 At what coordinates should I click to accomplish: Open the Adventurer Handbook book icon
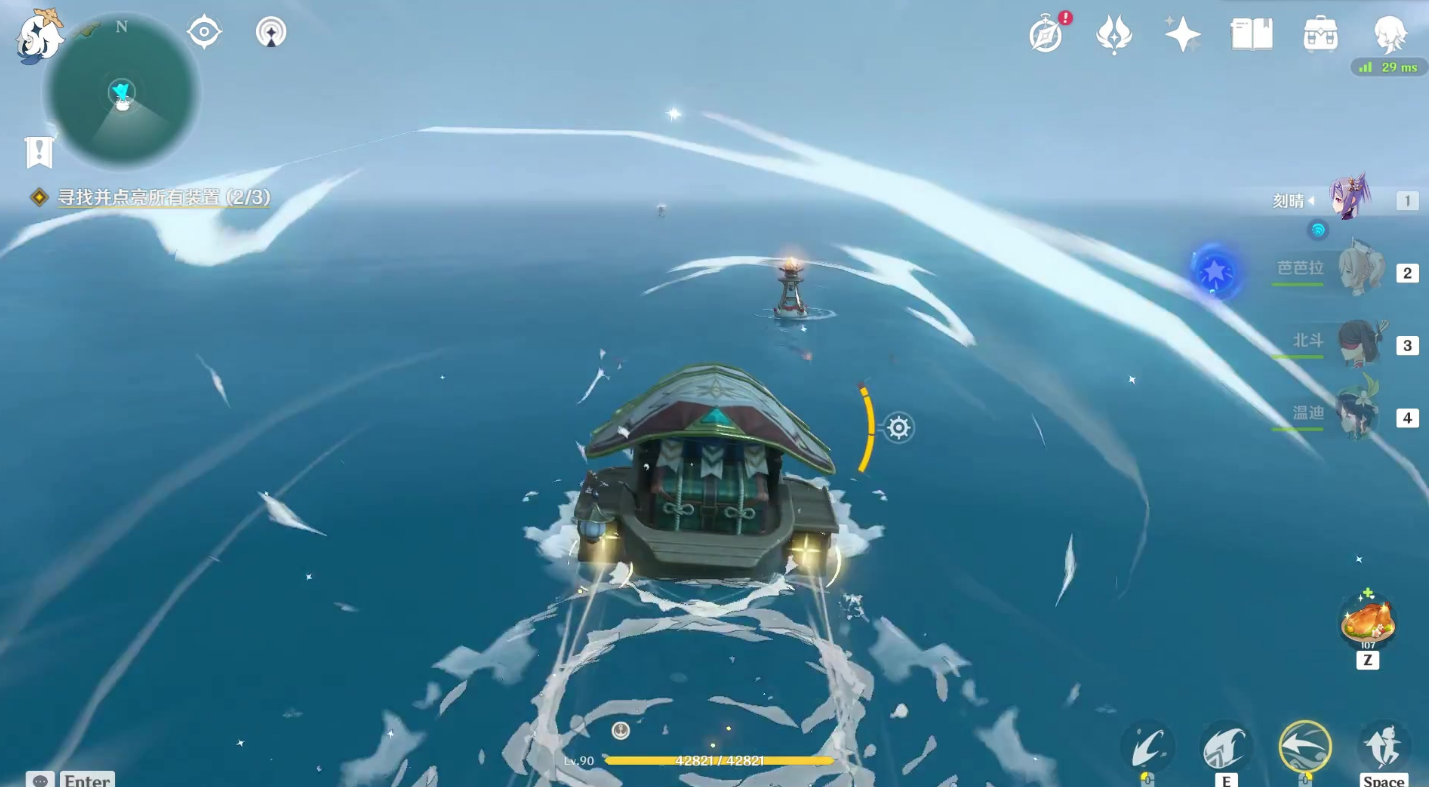[x=1251, y=34]
